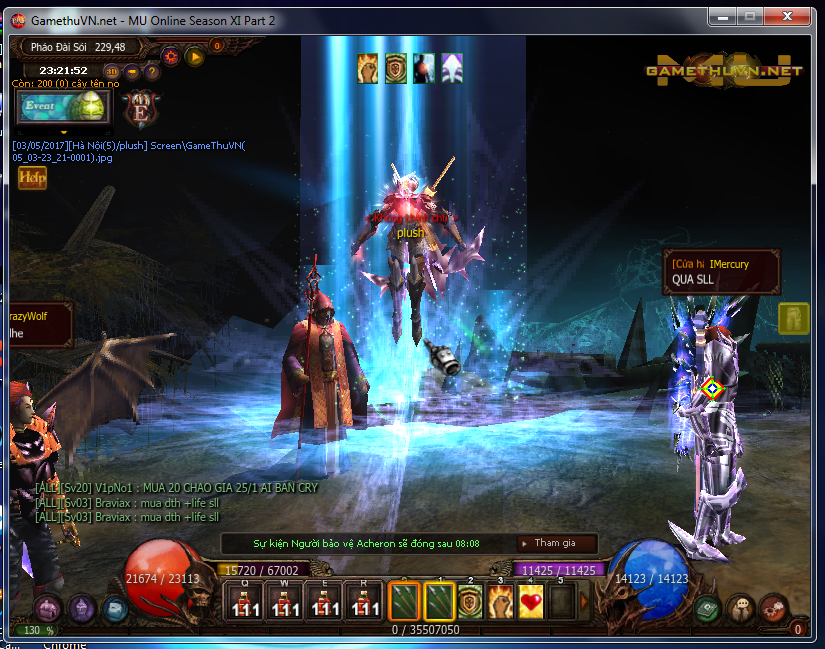Activate the fist skill in slot 3
The width and height of the screenshot is (825, 649).
pos(500,601)
